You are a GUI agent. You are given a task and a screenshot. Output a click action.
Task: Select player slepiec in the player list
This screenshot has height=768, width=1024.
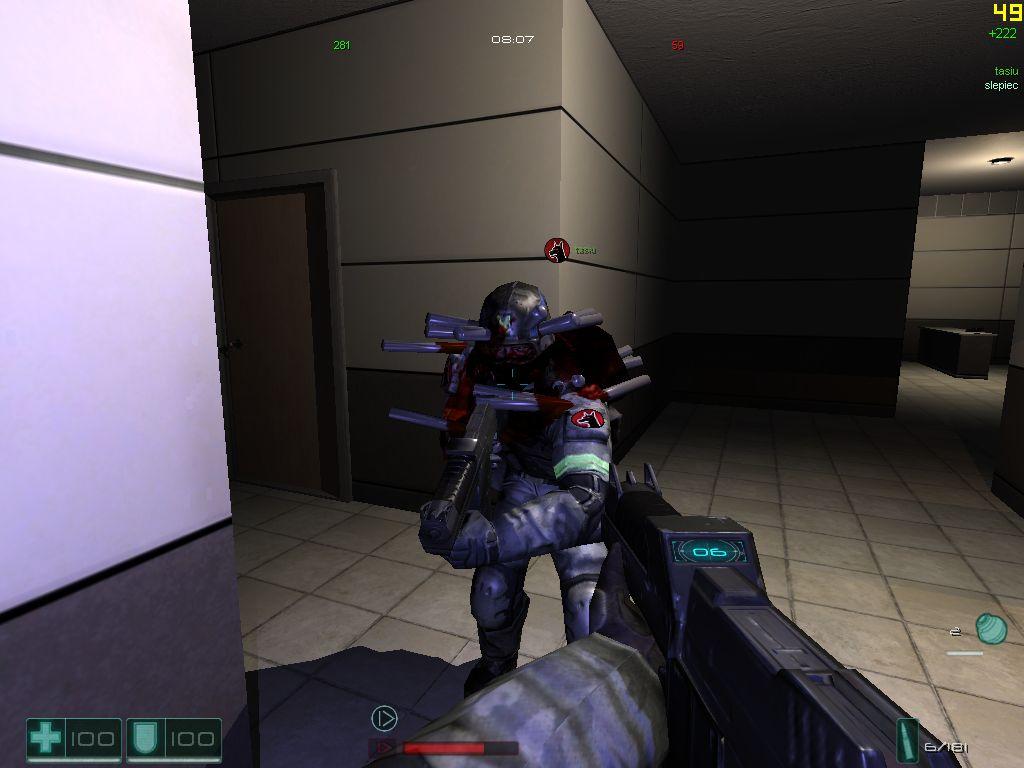(1000, 85)
